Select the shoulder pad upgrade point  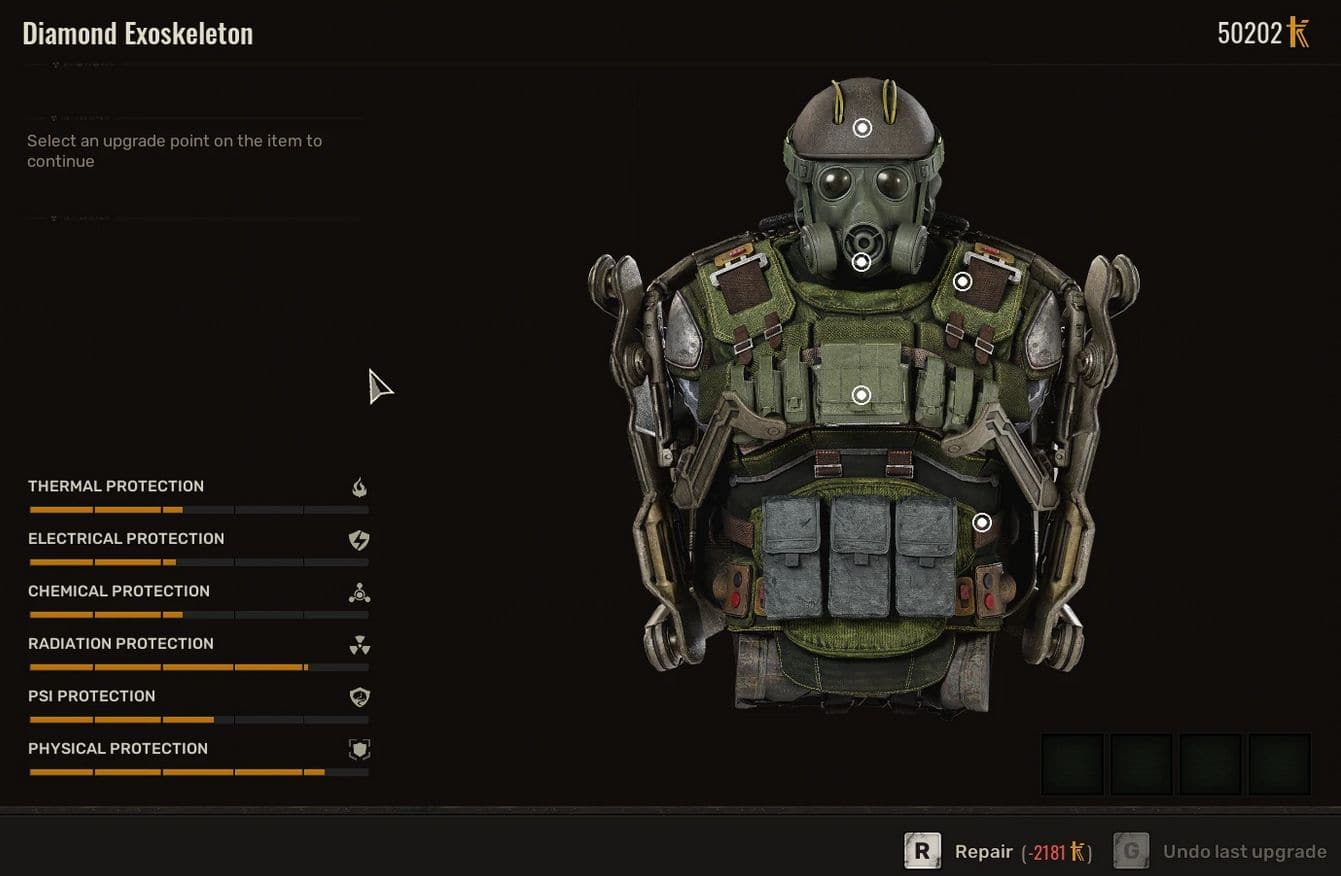click(962, 282)
